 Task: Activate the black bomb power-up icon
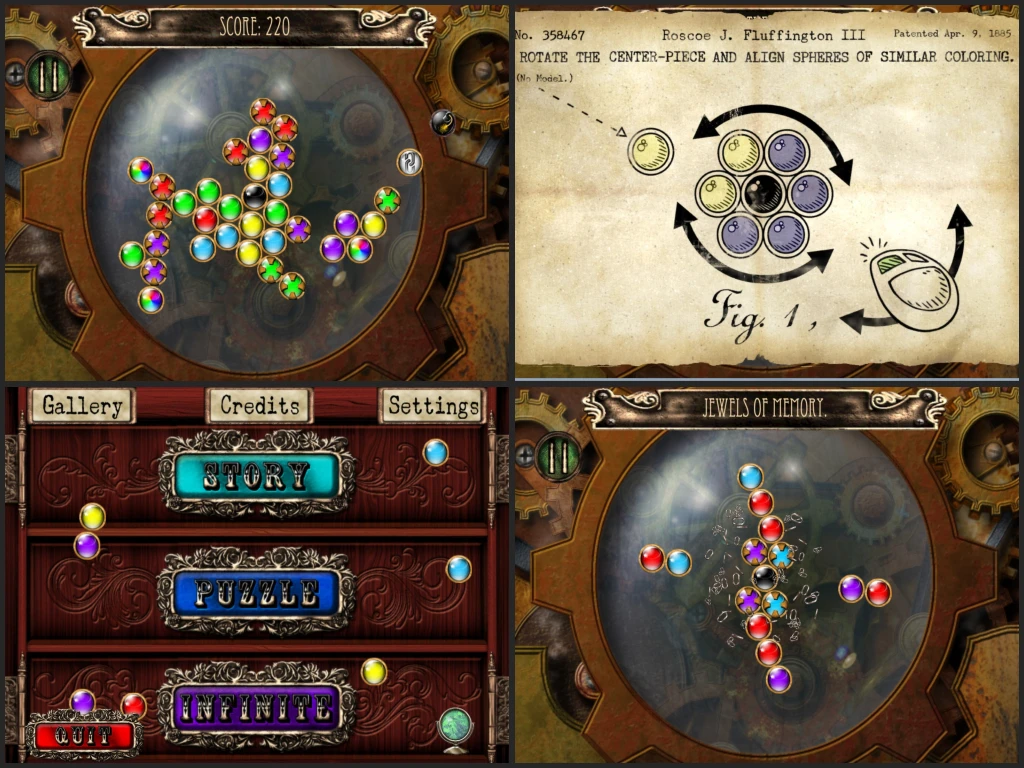(x=443, y=122)
